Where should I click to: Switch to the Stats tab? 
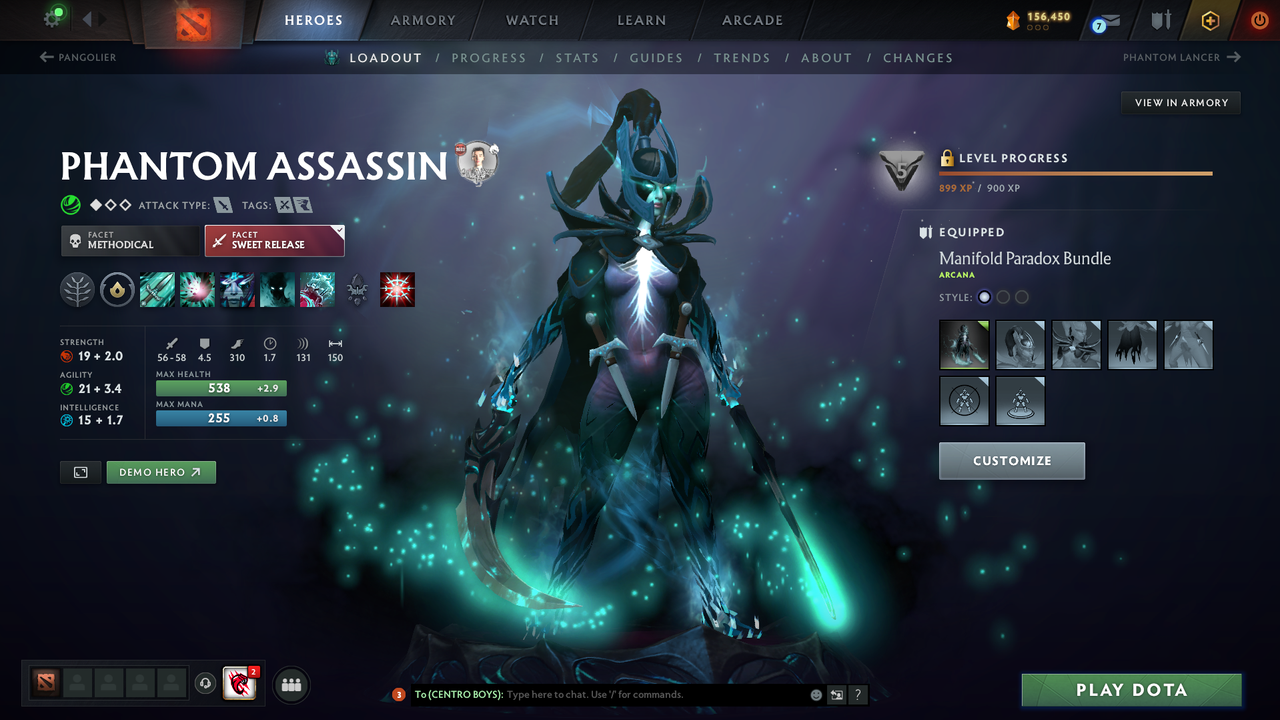pos(577,57)
